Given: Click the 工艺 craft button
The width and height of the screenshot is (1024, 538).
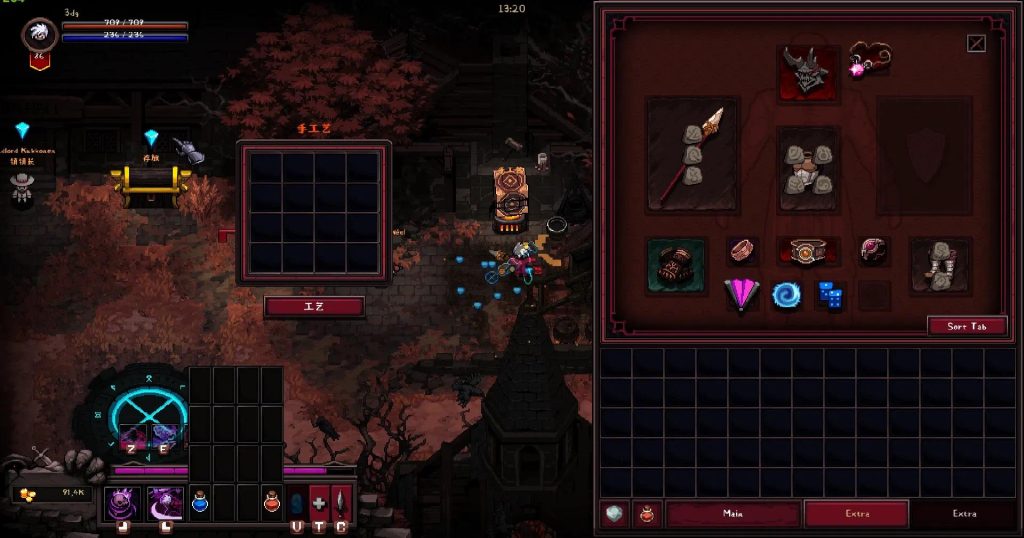Looking at the screenshot, I should pyautogui.click(x=314, y=306).
